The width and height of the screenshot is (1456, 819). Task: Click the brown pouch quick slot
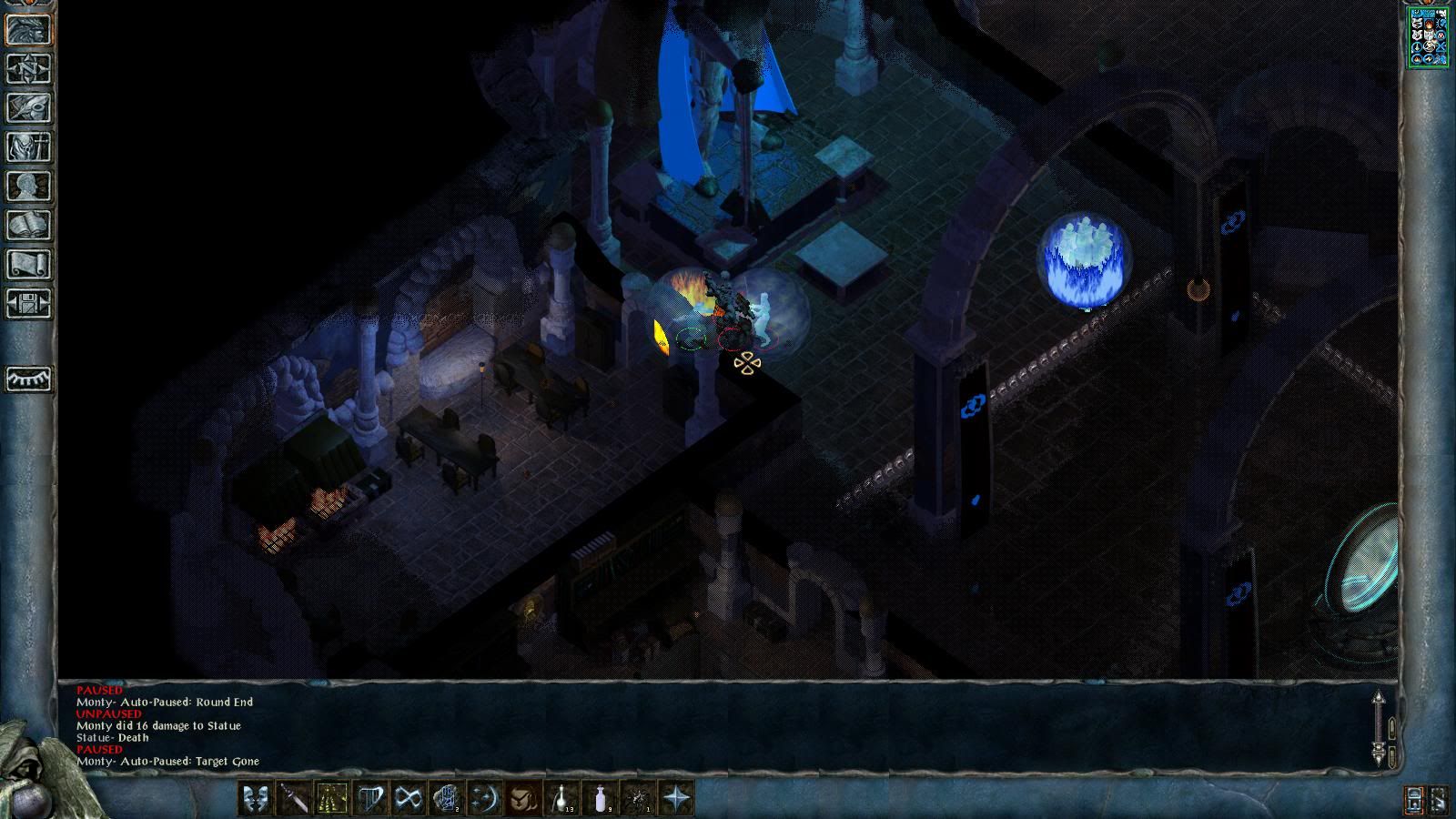coord(523,799)
